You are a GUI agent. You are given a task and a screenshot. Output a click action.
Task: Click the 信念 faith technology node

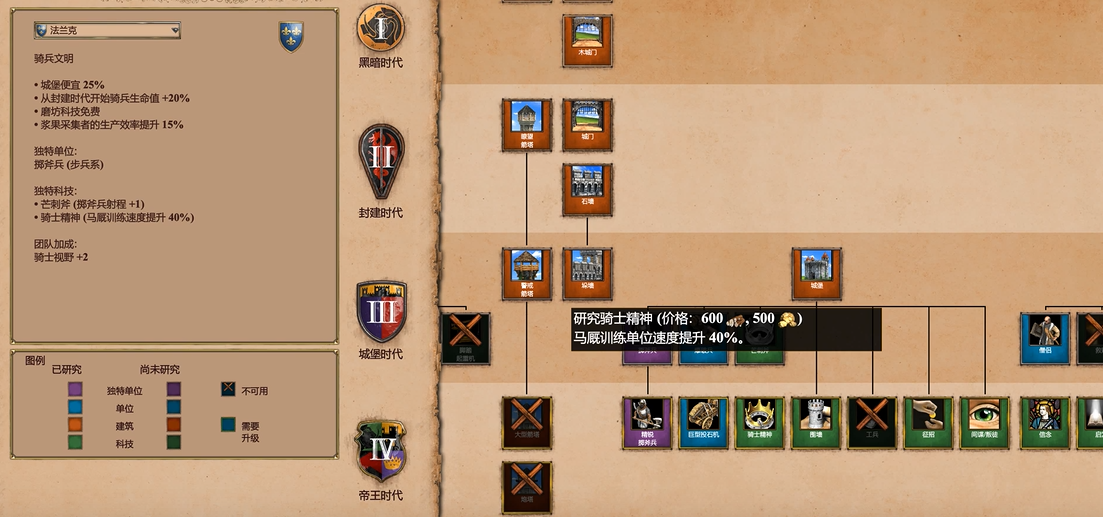[x=1045, y=422]
